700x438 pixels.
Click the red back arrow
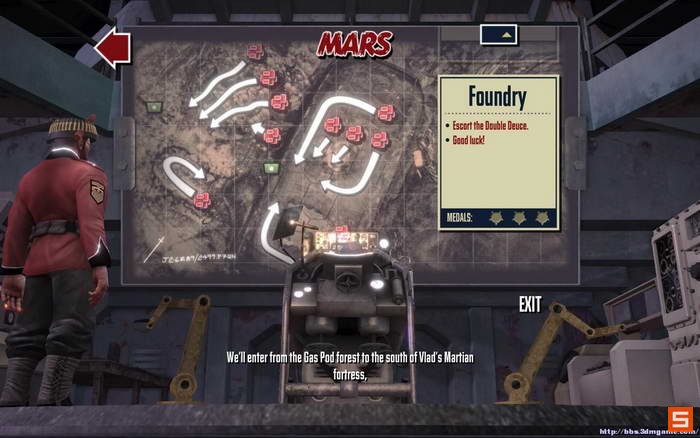[x=112, y=47]
